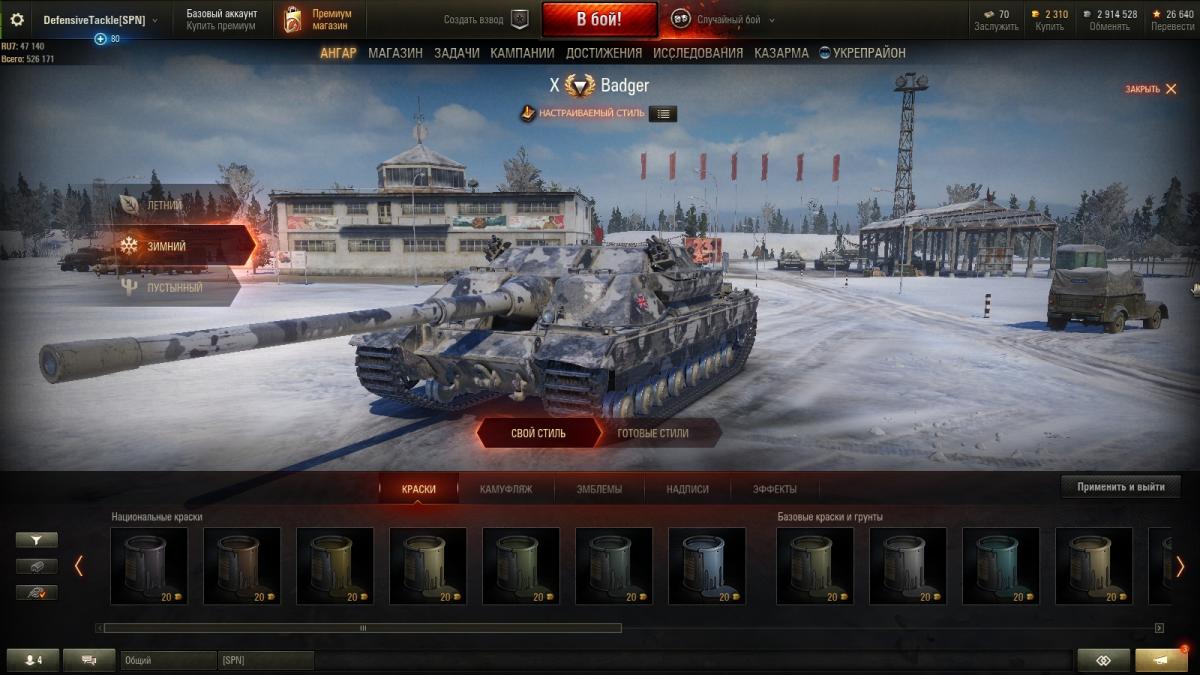Close the customization screen with Закрыть
The width and height of the screenshot is (1200, 675).
pyautogui.click(x=1151, y=89)
